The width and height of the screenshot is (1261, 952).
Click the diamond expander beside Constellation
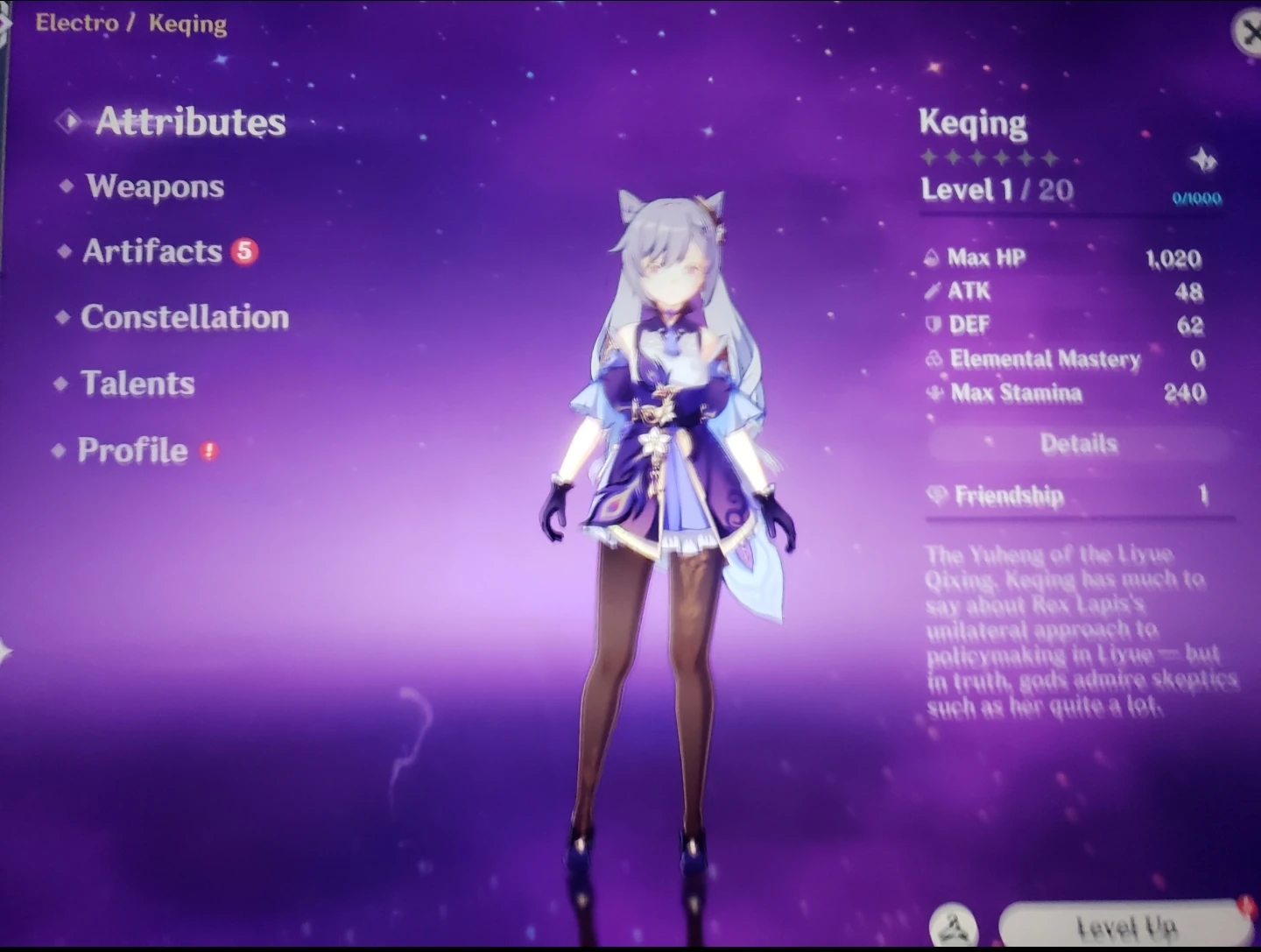(x=61, y=318)
